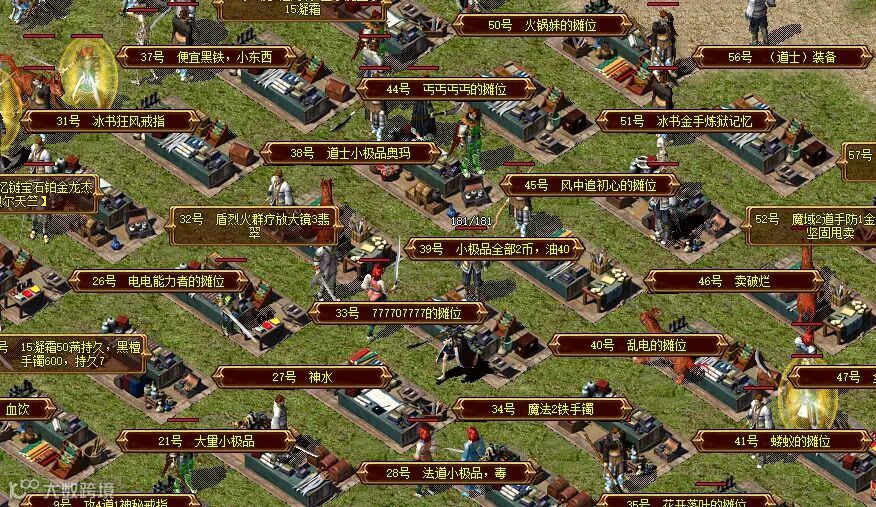Open stall 50号 火锅妹的摊位
The image size is (876, 507).
click(541, 25)
